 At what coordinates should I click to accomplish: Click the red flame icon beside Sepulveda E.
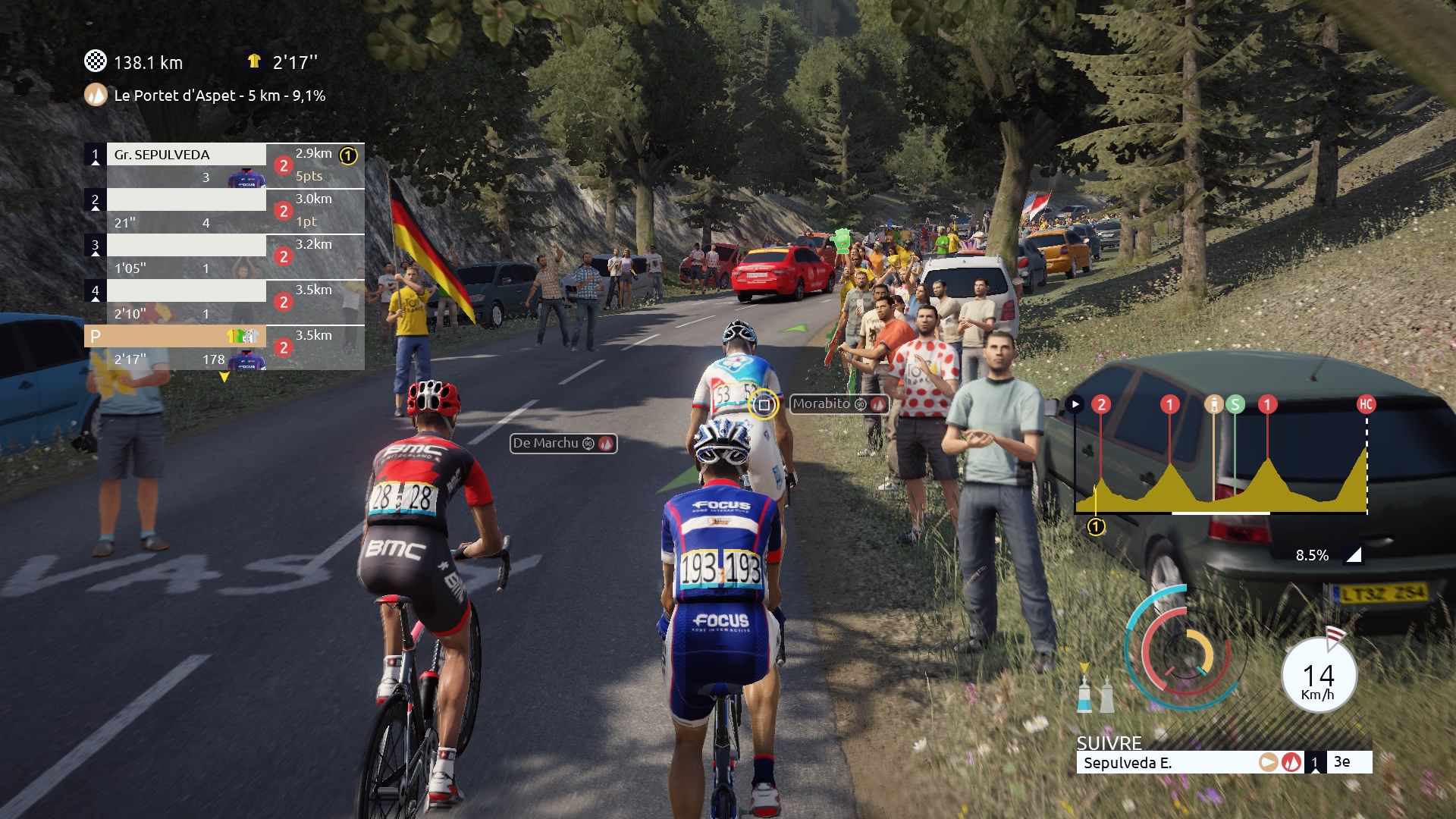coord(1291,762)
